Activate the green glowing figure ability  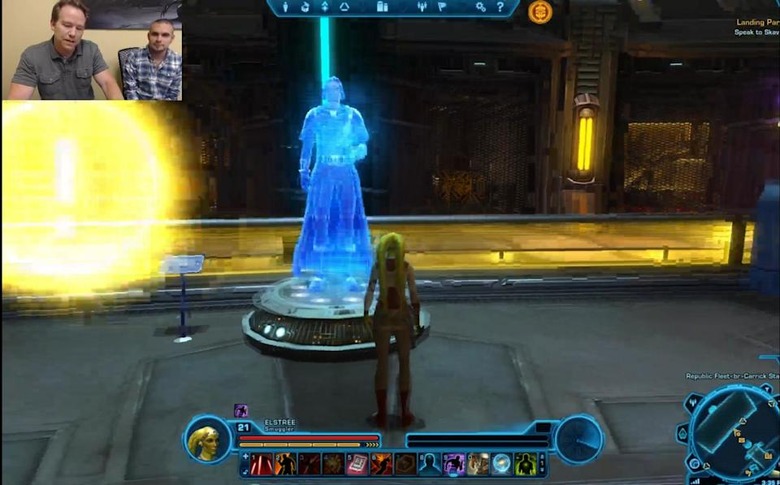526,464
